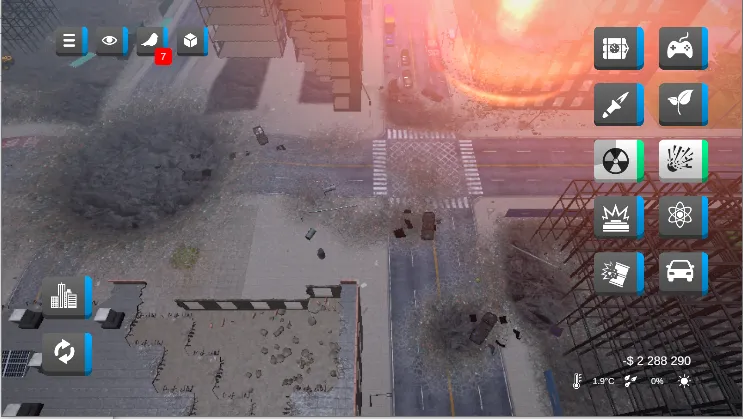Activate the nuclear radiation weapon
Screen dimensions: 743x419
(616, 160)
